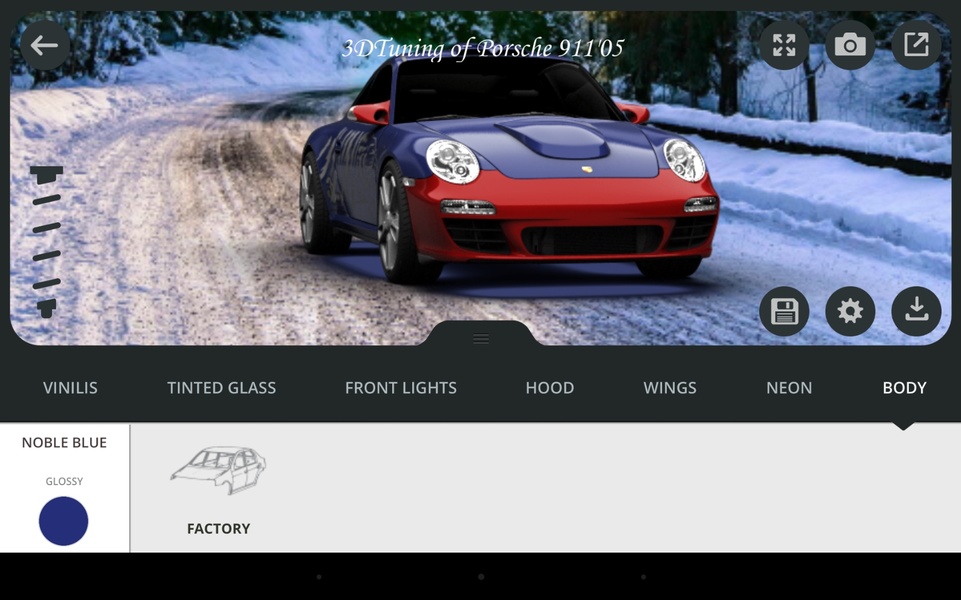This screenshot has height=600, width=961.
Task: Pick the Noble Blue glossy color swatch
Action: click(x=64, y=521)
